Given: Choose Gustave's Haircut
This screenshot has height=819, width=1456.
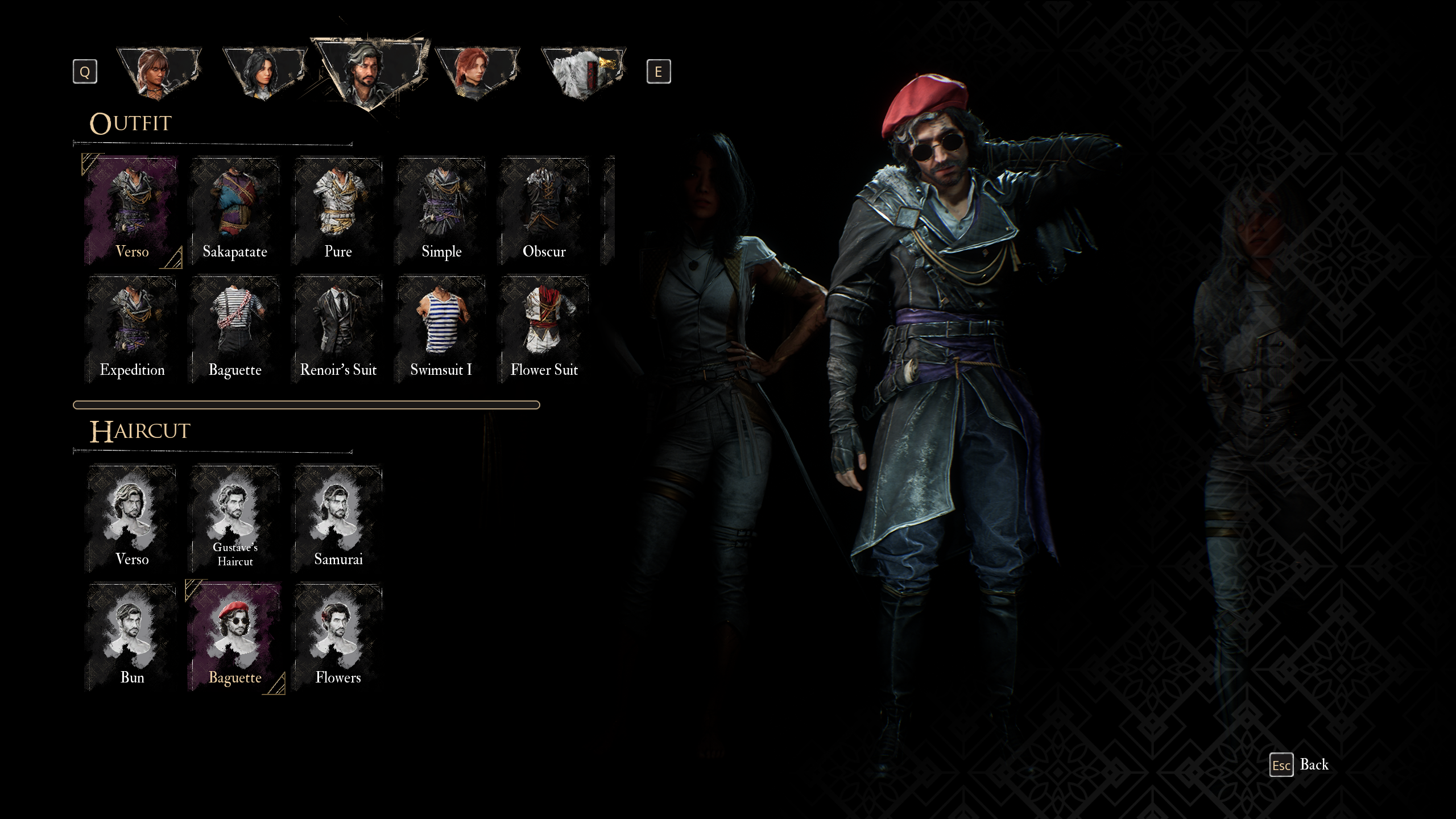Looking at the screenshot, I should tap(235, 518).
